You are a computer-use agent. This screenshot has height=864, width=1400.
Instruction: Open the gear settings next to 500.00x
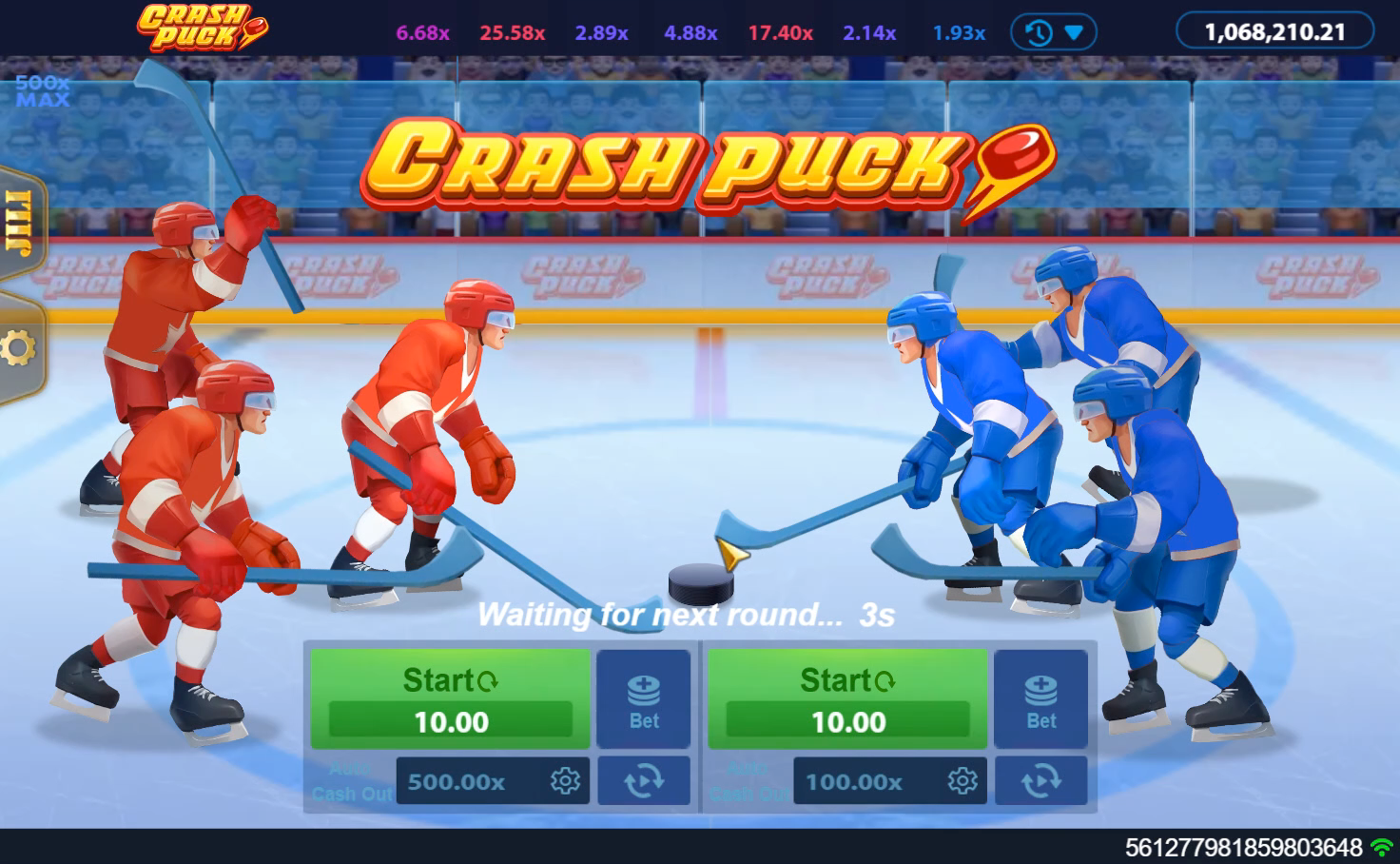[x=565, y=782]
